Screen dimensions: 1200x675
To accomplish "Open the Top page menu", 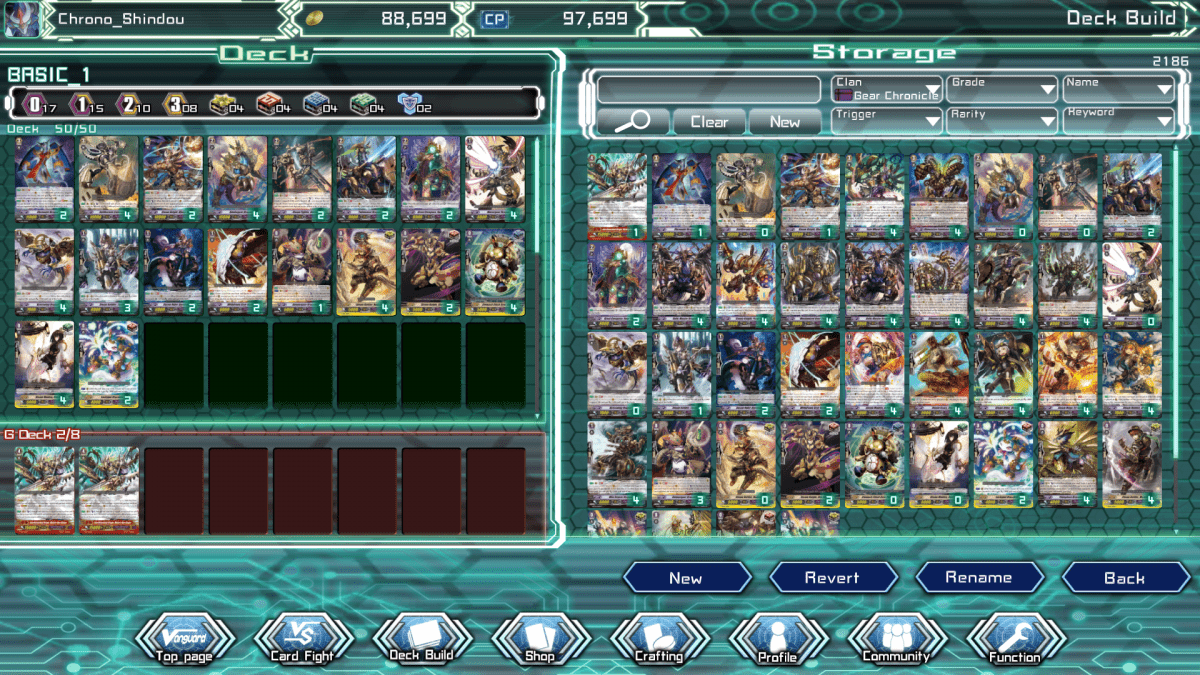I will click(184, 640).
